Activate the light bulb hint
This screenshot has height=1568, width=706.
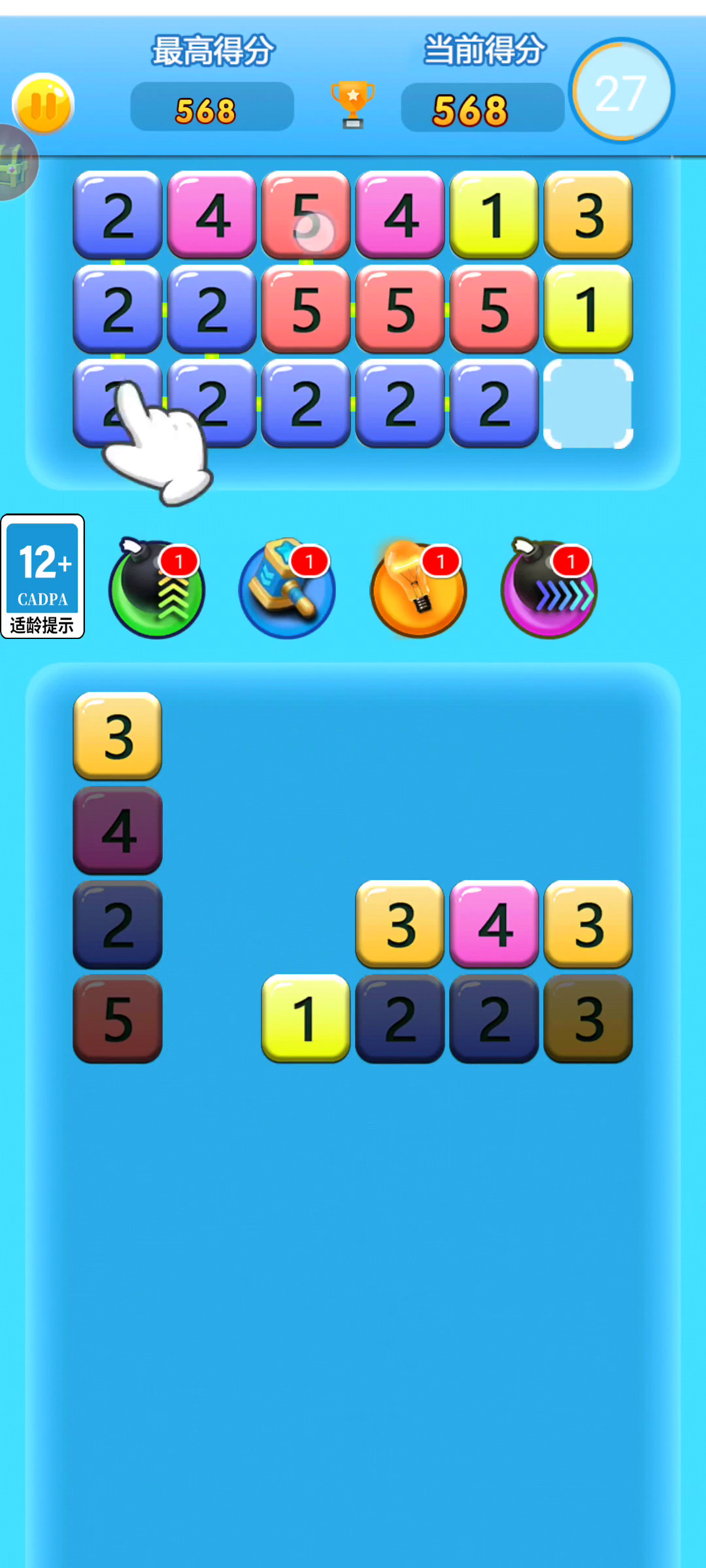click(x=418, y=589)
